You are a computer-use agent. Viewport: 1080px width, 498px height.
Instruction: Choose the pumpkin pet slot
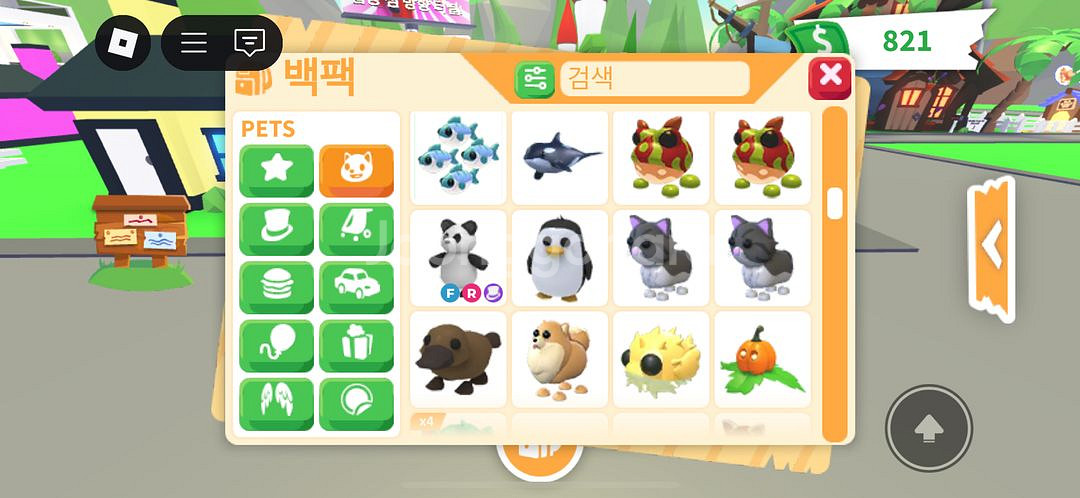click(x=762, y=358)
